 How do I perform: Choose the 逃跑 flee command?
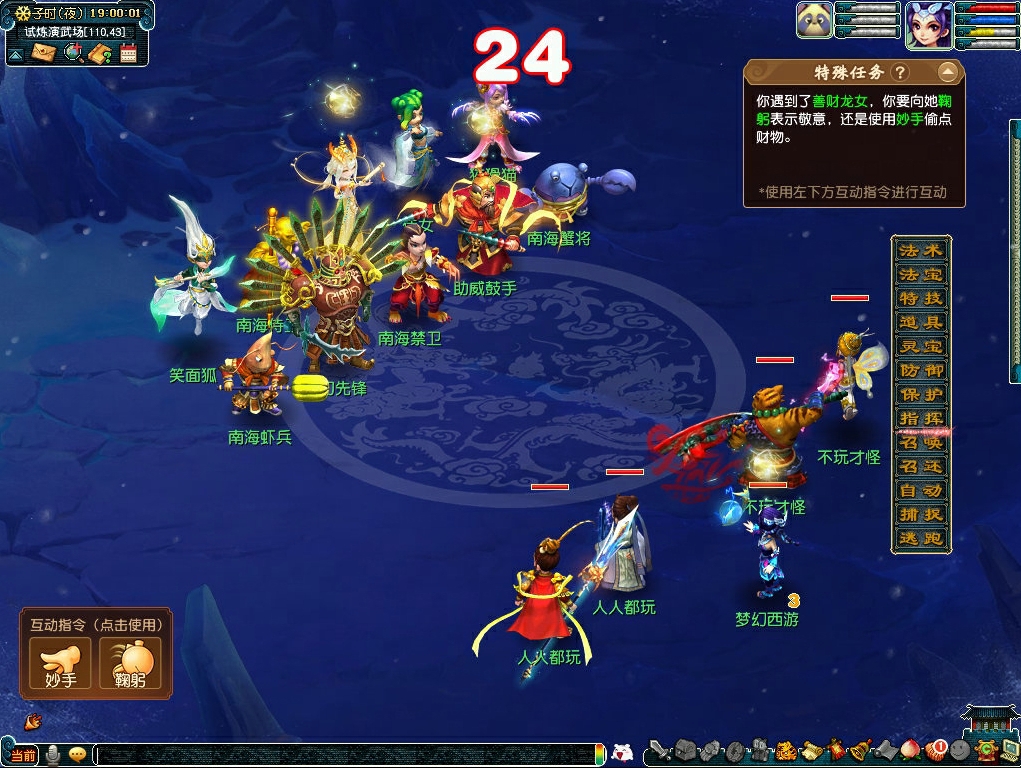coord(920,538)
